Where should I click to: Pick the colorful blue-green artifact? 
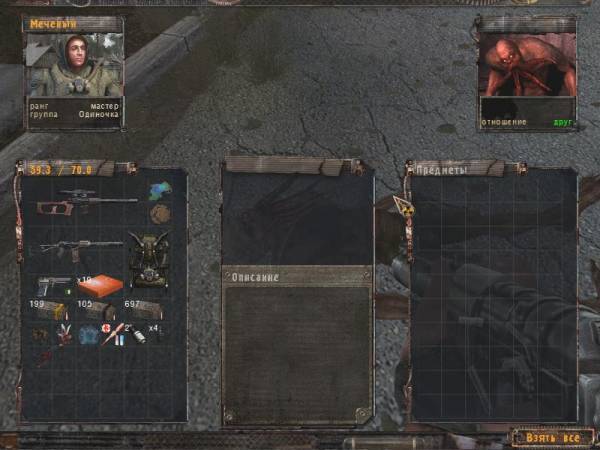click(158, 191)
